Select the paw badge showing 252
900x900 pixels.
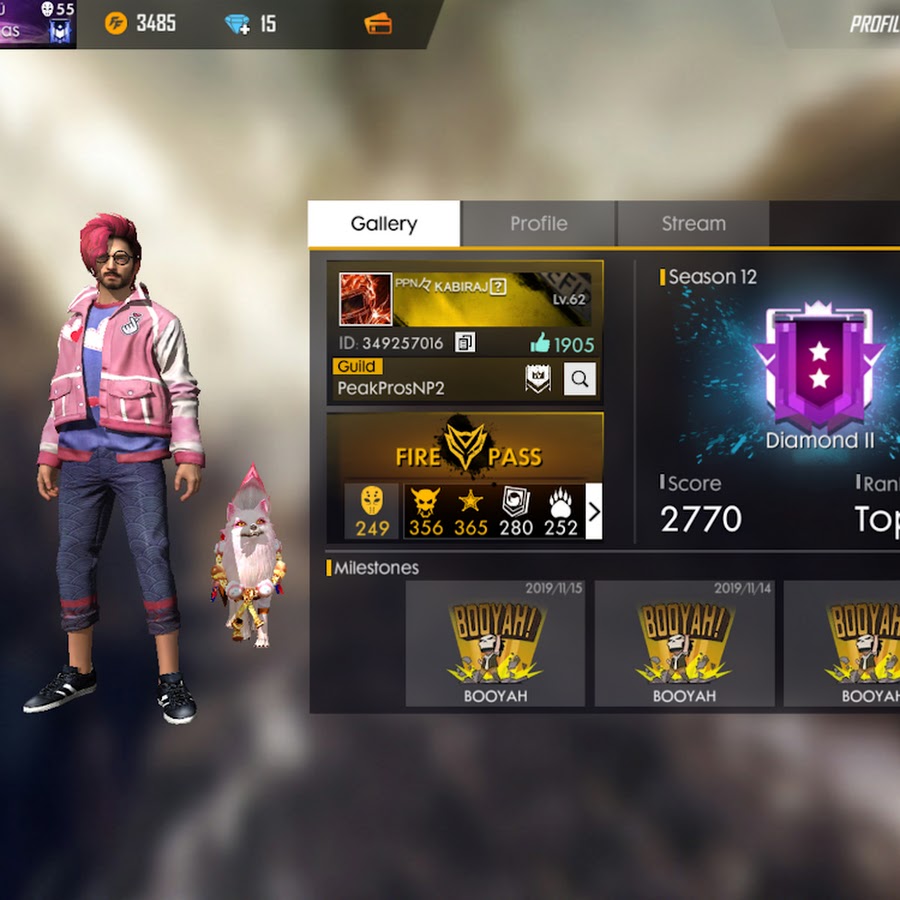pyautogui.click(x=561, y=511)
